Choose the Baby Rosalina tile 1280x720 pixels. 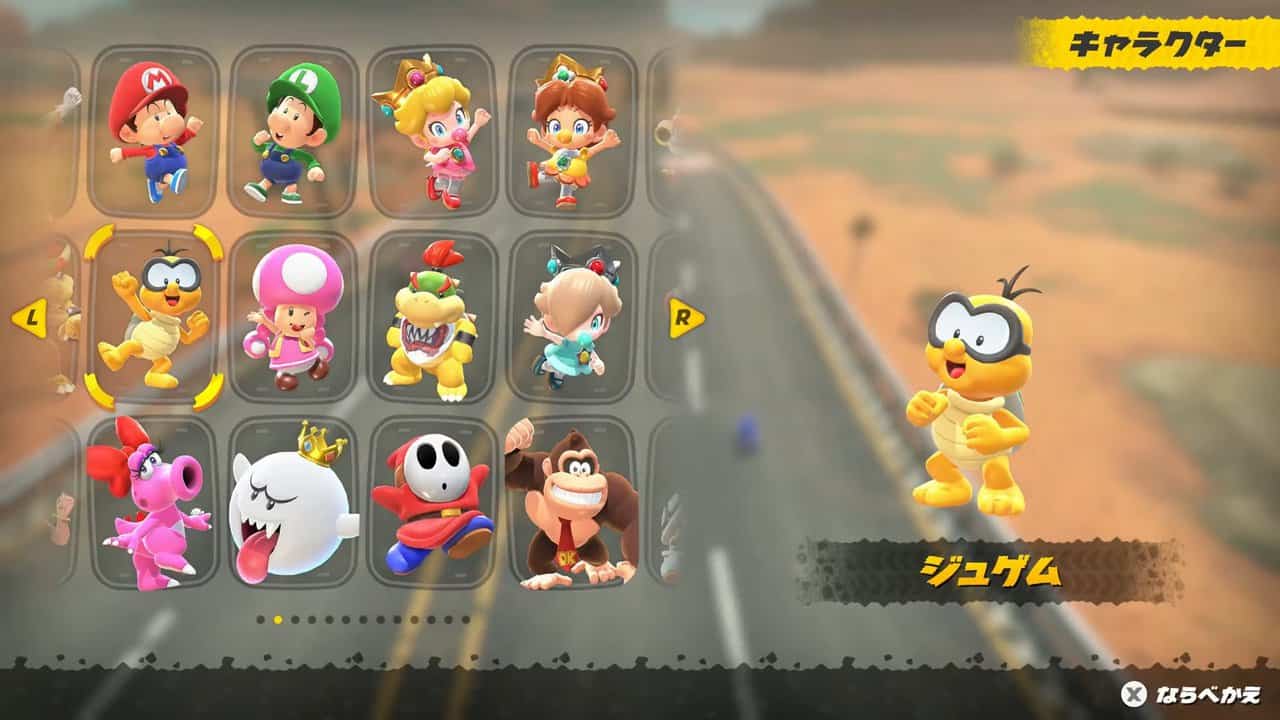[572, 317]
